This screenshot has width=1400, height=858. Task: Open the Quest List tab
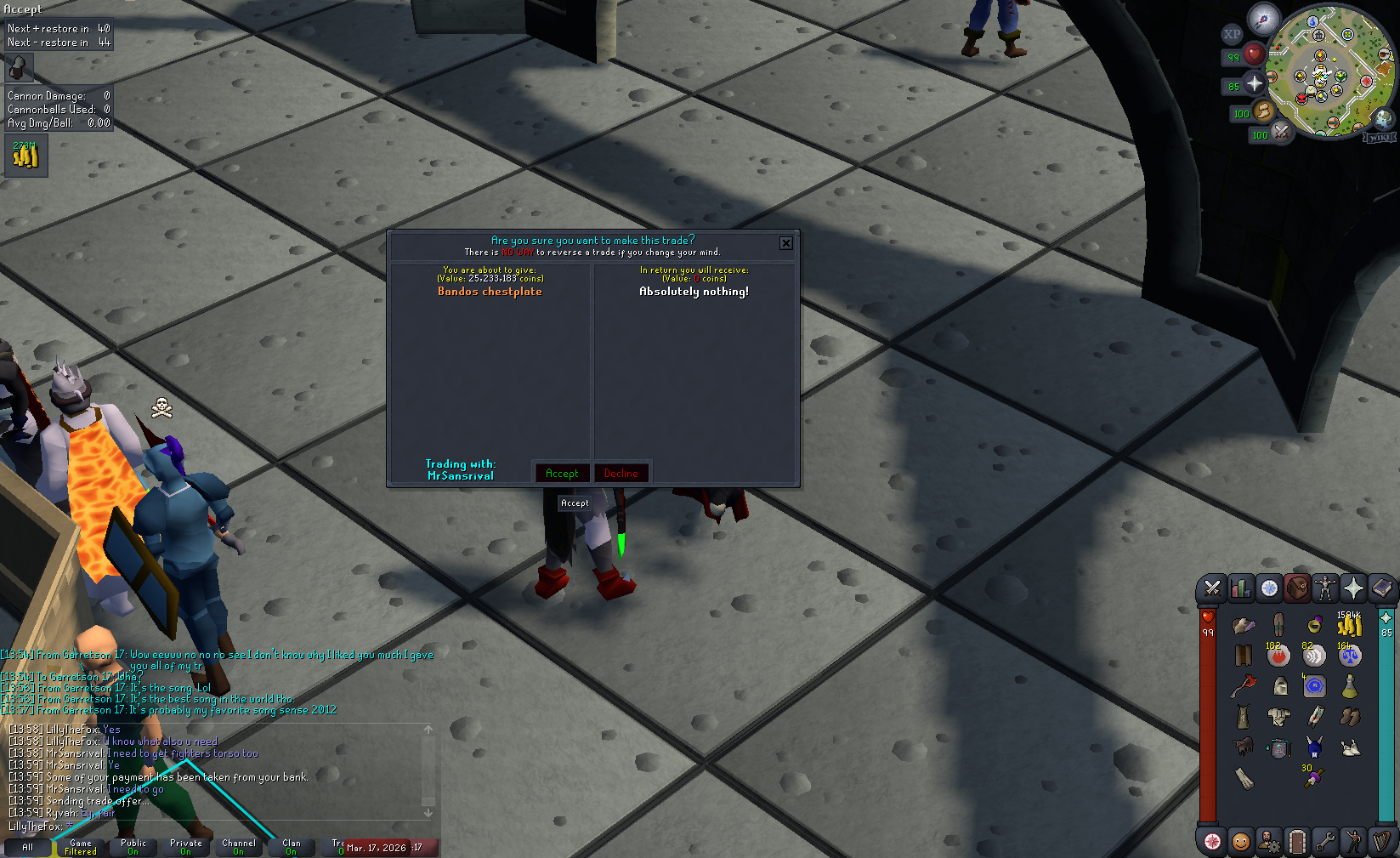[1269, 588]
